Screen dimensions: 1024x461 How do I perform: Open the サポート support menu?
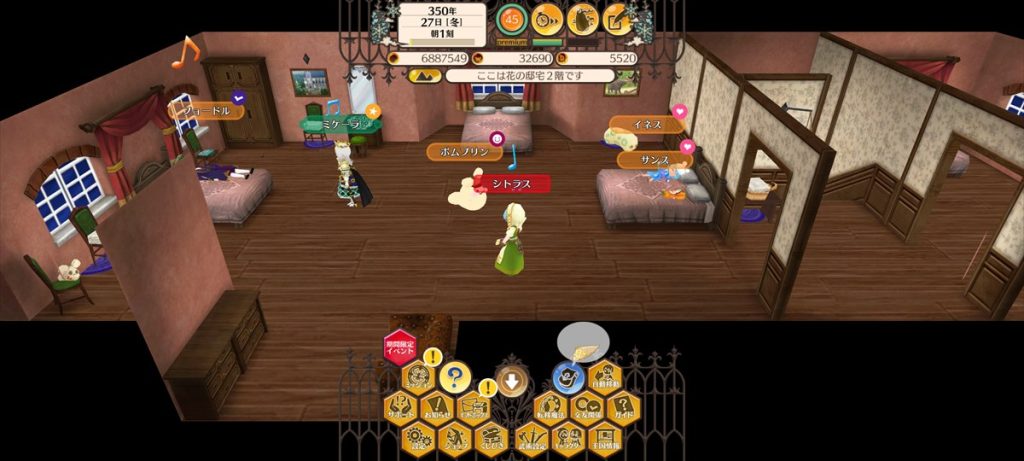(x=400, y=407)
